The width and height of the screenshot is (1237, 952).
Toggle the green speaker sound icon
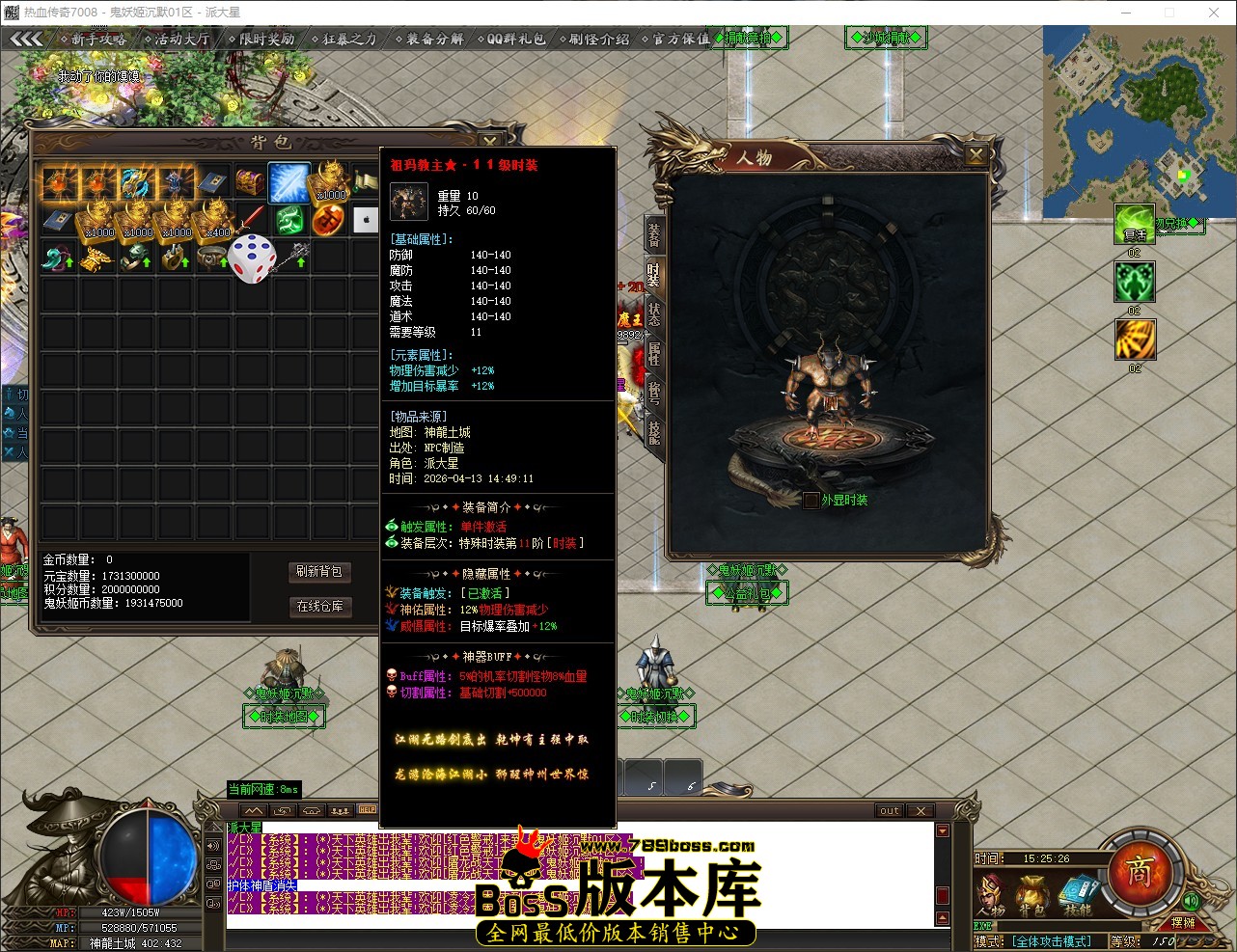1190,902
